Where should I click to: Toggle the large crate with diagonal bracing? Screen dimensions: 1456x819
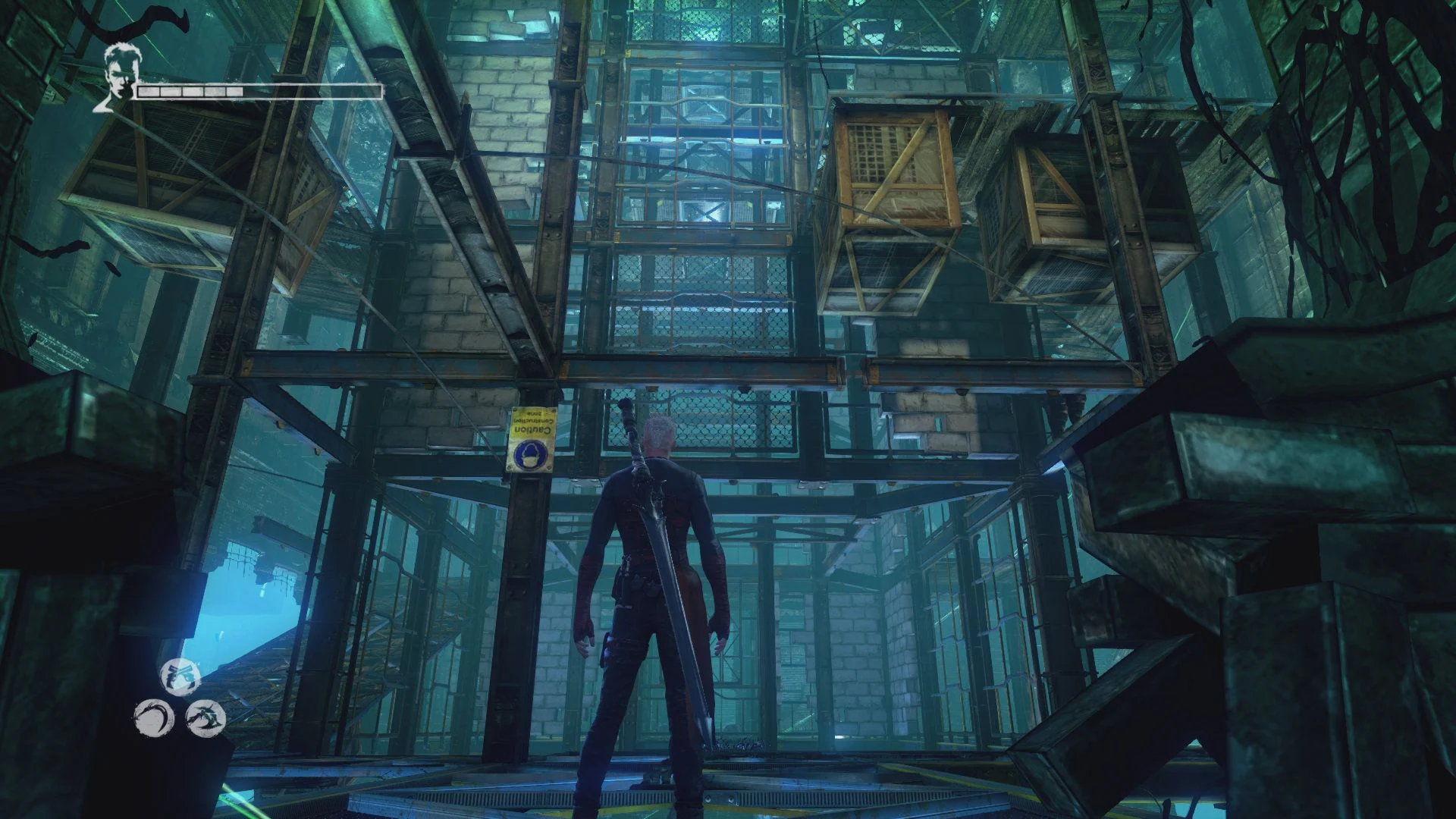point(895,167)
